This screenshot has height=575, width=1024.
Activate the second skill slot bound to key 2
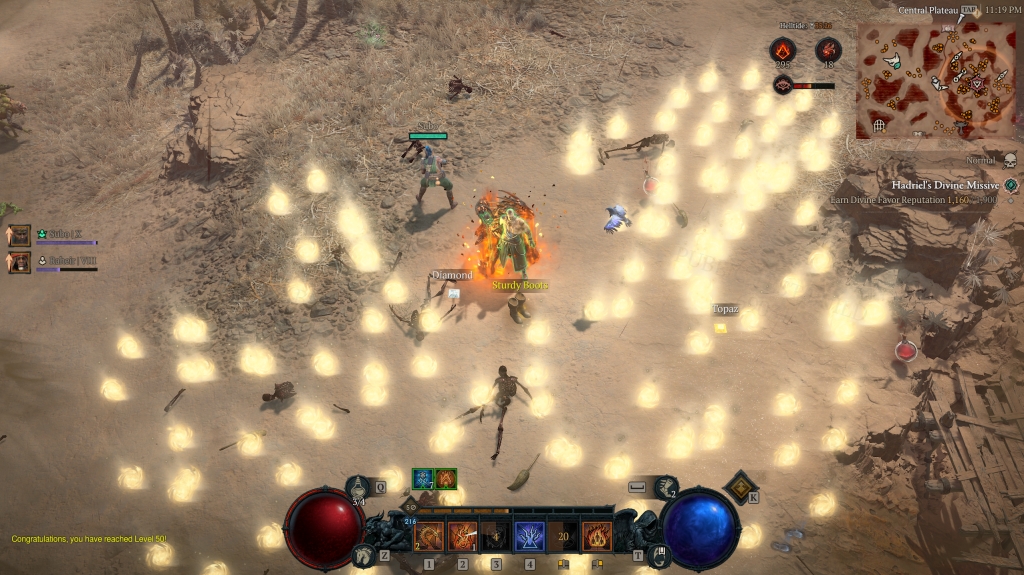(x=463, y=537)
